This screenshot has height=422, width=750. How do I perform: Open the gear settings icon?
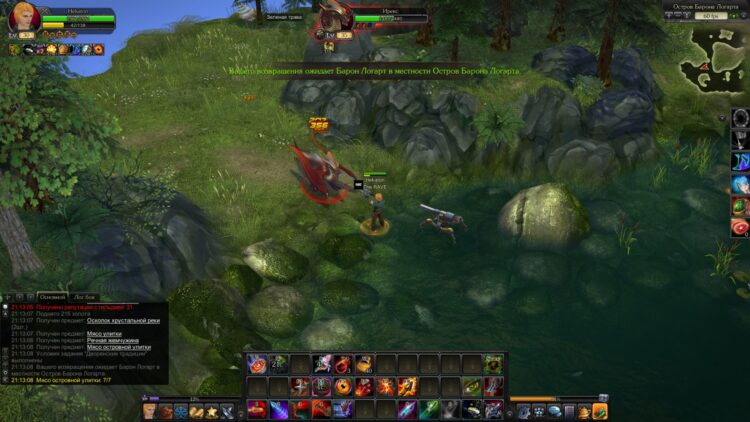click(x=524, y=411)
